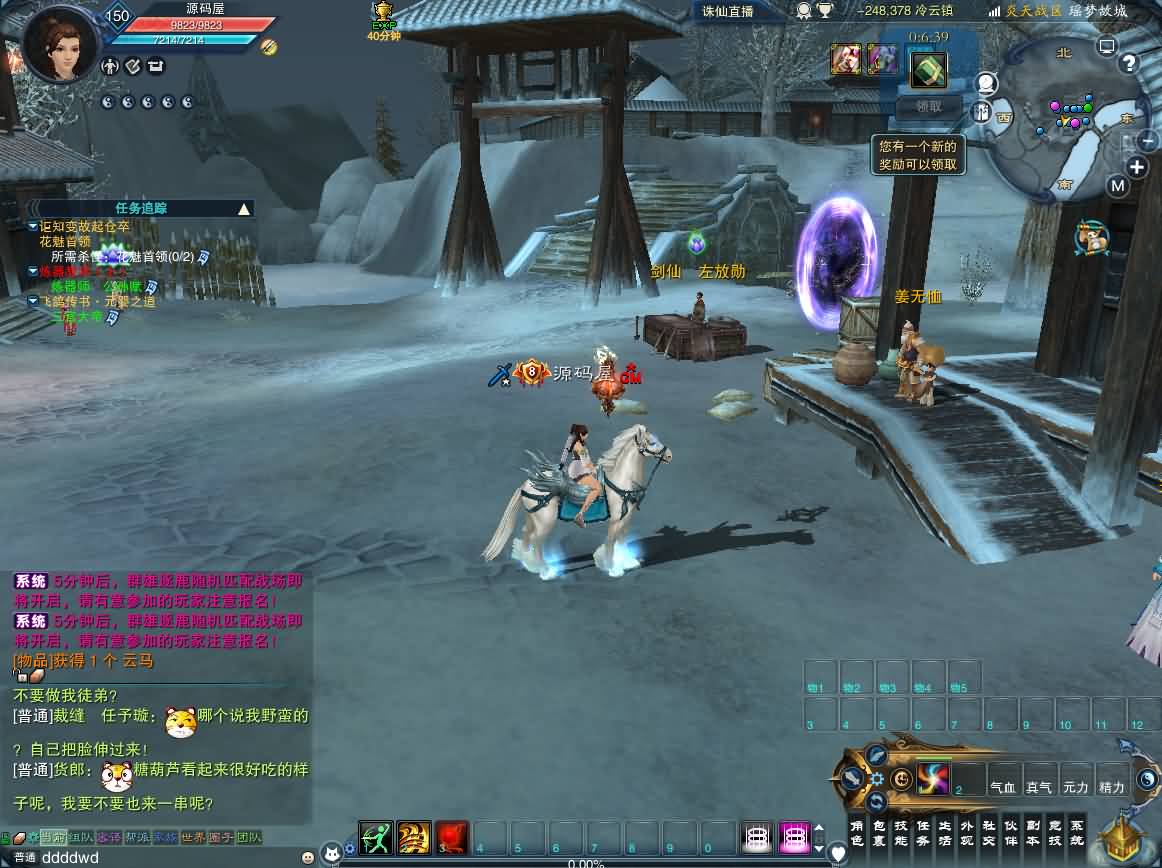Click the player portrait avatar

tap(61, 42)
